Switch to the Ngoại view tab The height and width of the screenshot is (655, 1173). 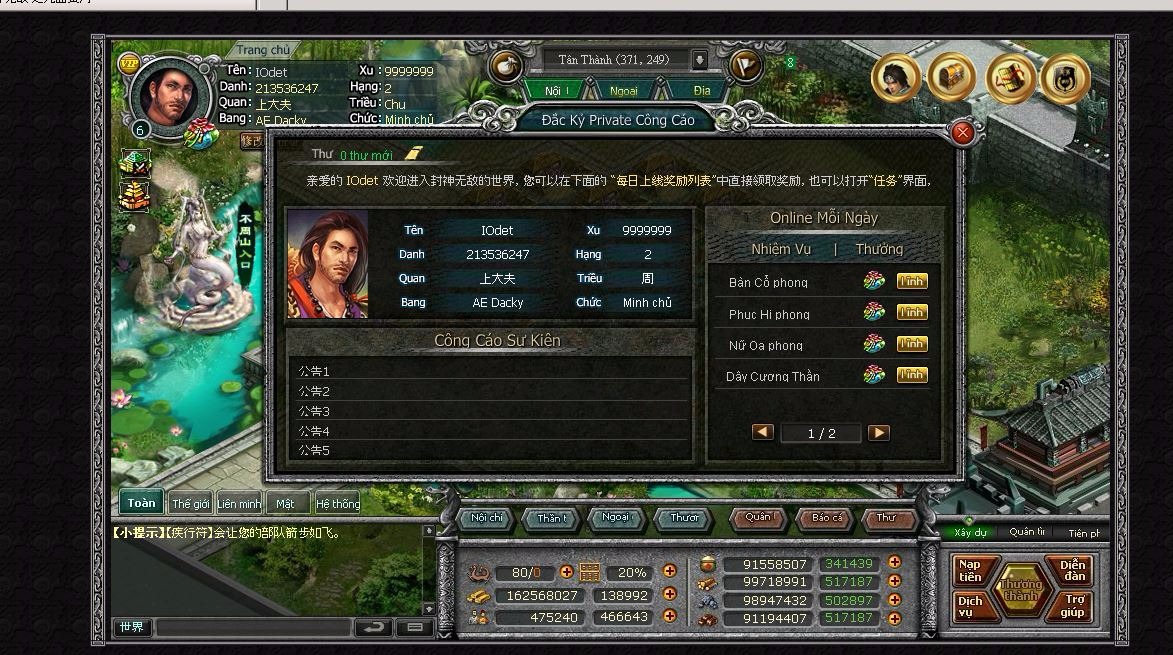point(624,91)
